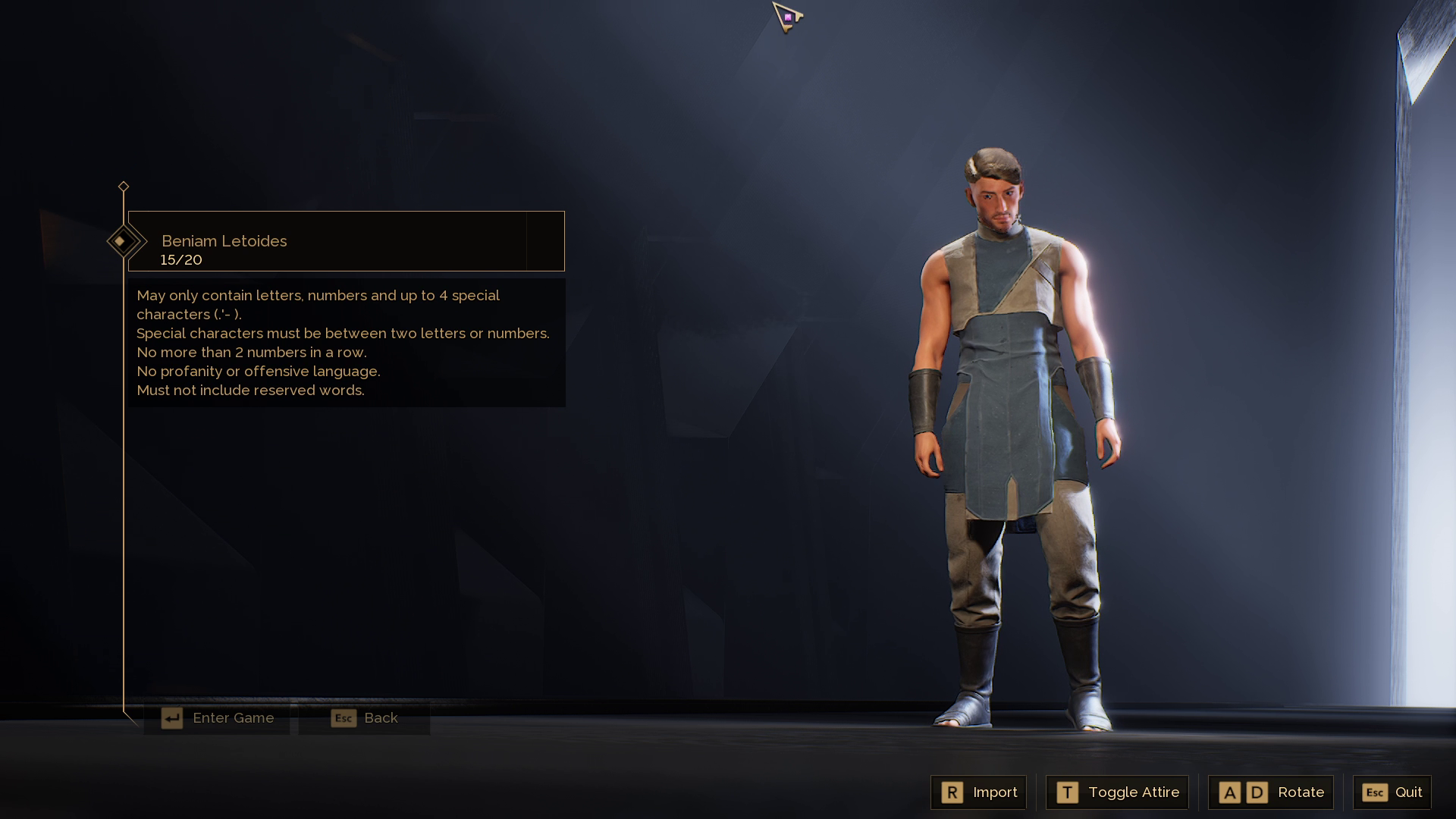1456x819 pixels.
Task: Click the Rotate character control
Action: point(1271,792)
